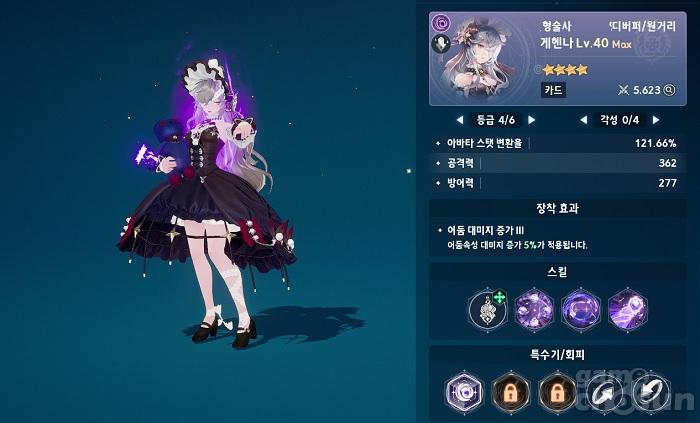Increase 각성 with the right arrow
Screen dimensions: 700x423
coord(656,120)
